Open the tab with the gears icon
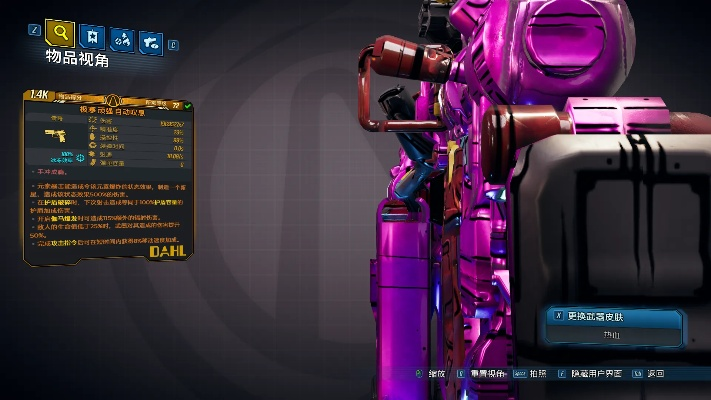Screen dimensions: 711x400 click(x=122, y=40)
